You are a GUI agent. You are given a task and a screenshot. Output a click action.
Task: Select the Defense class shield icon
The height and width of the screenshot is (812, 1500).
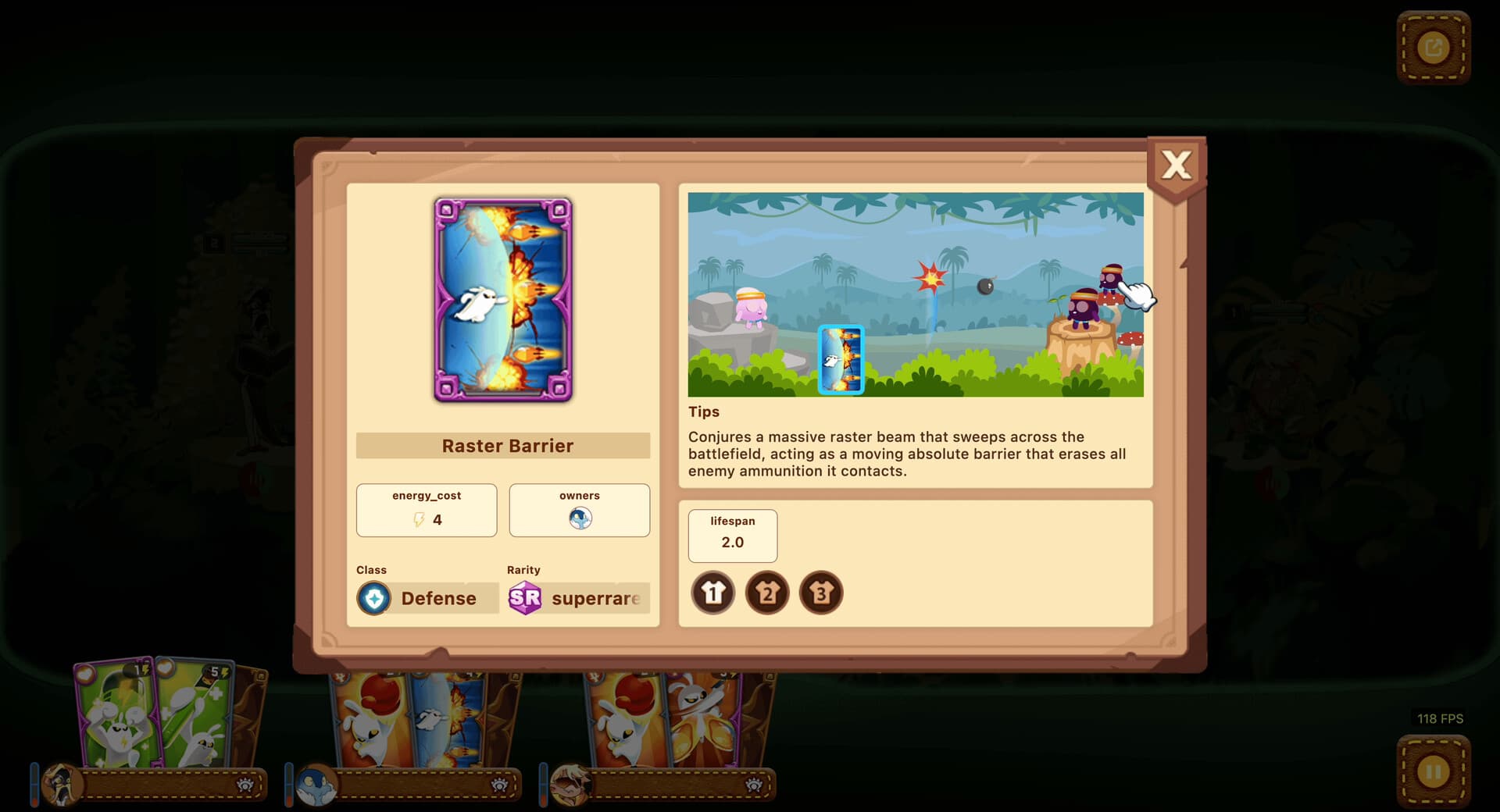tap(375, 598)
